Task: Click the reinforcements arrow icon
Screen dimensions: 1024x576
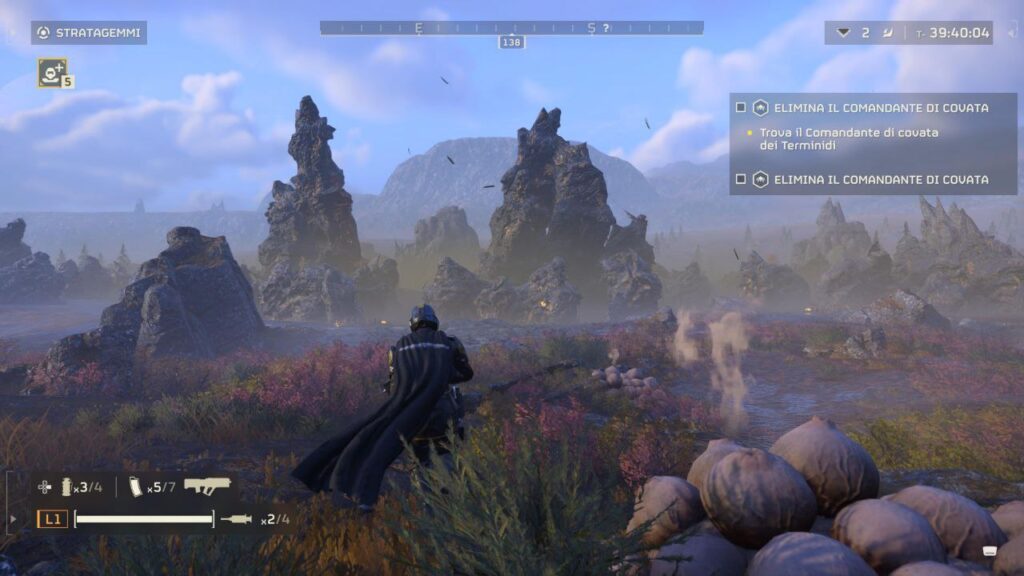Action: coord(843,33)
